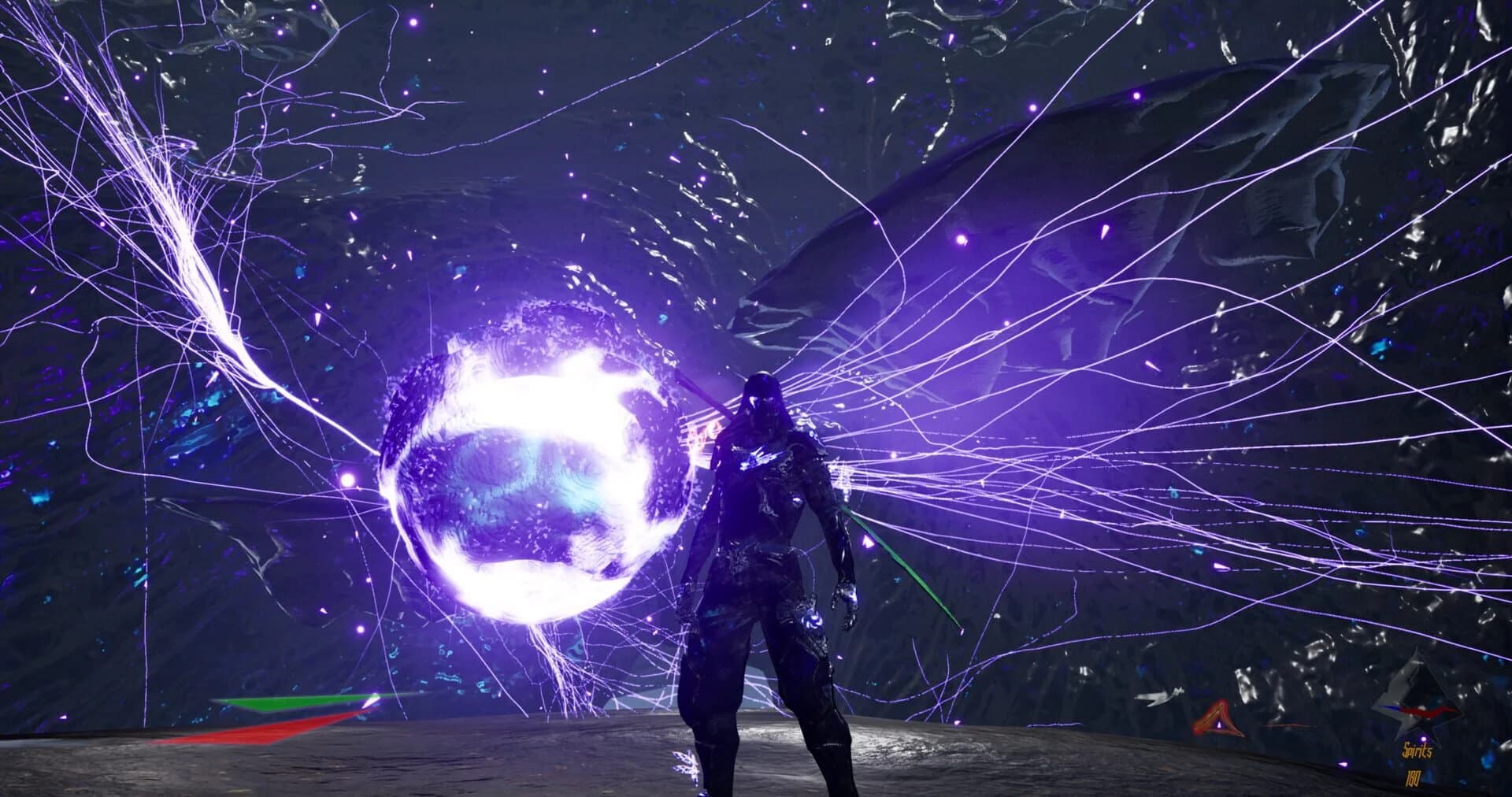Select the orange triangle pickup marker
This screenshot has width=1512, height=797.
[x=1219, y=718]
